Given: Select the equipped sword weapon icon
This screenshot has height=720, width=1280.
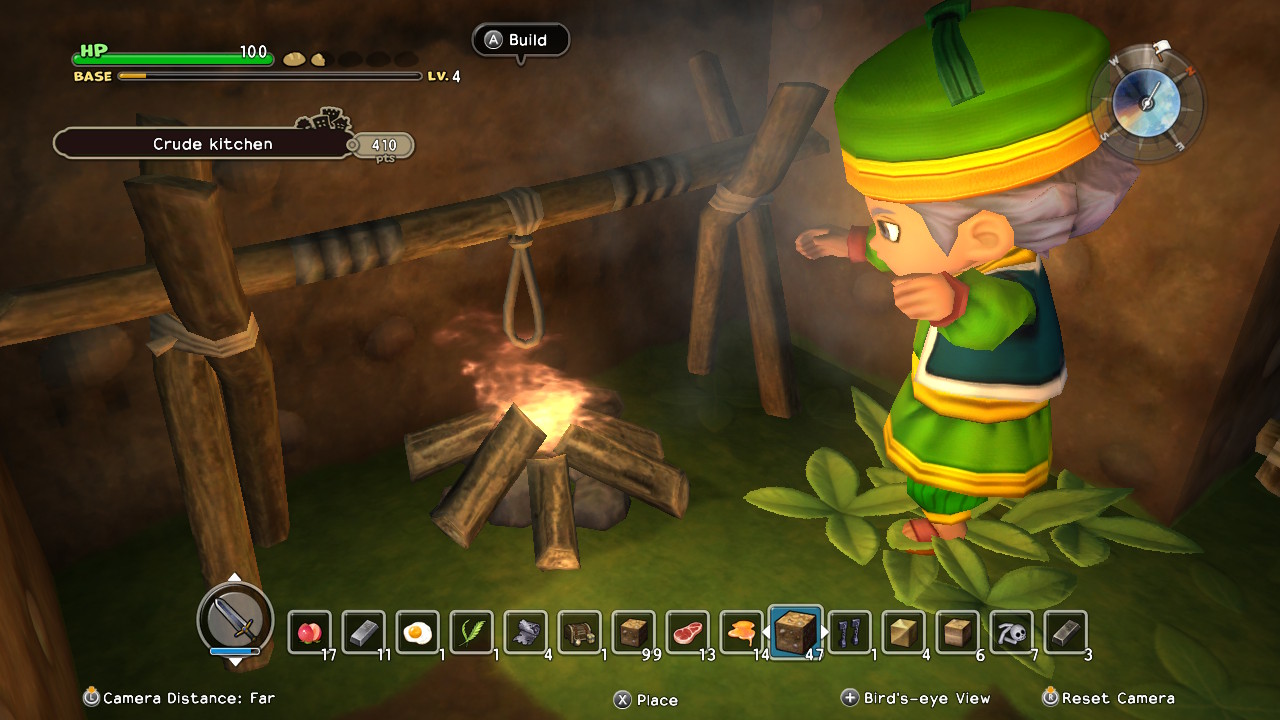Looking at the screenshot, I should pyautogui.click(x=236, y=620).
